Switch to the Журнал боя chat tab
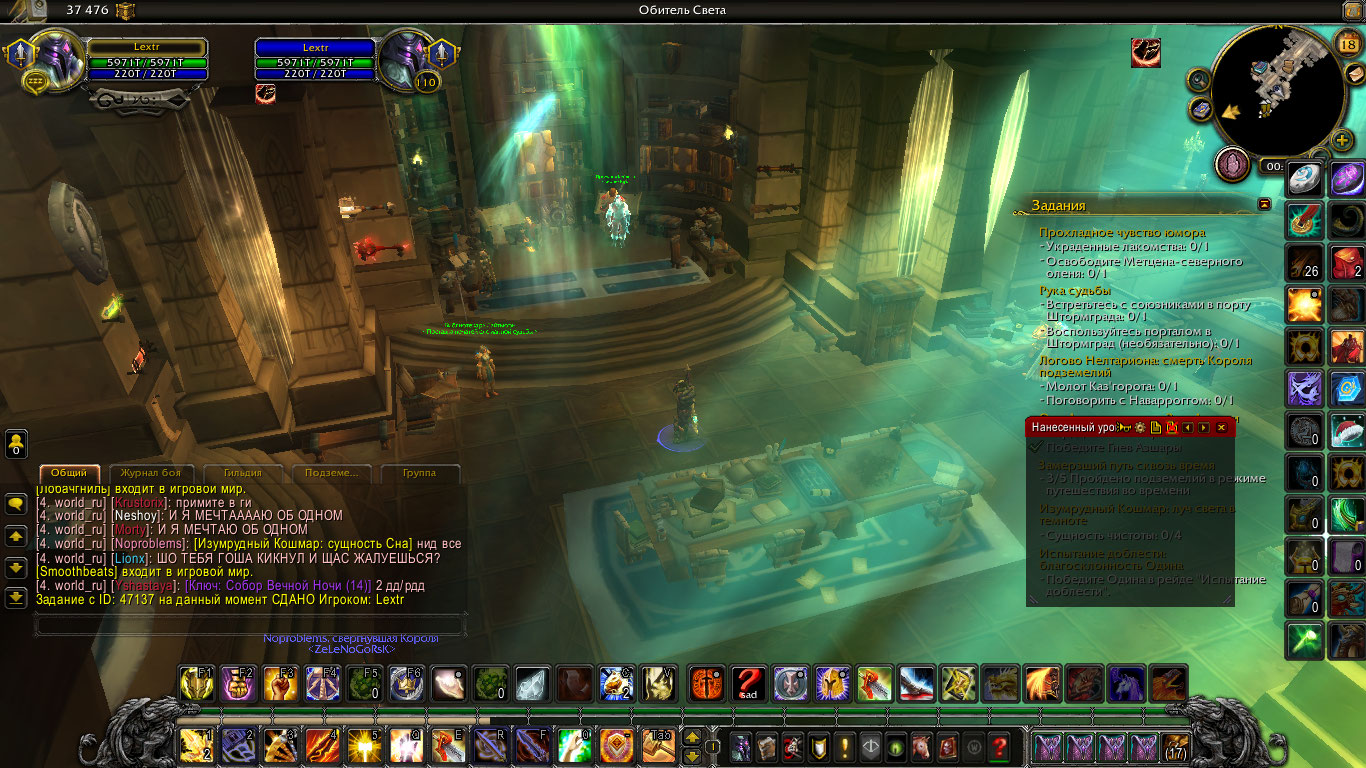Viewport: 1366px width, 768px height. [150, 473]
